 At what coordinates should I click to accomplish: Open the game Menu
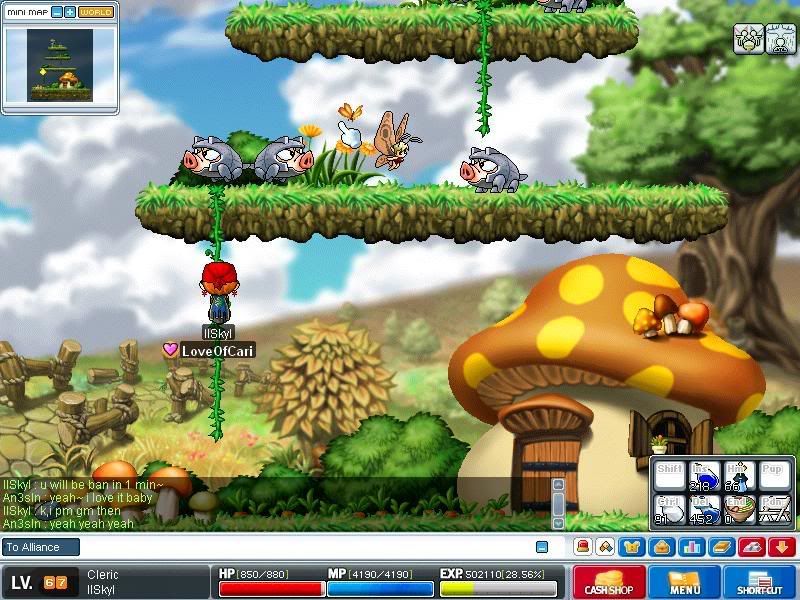pyautogui.click(x=685, y=583)
